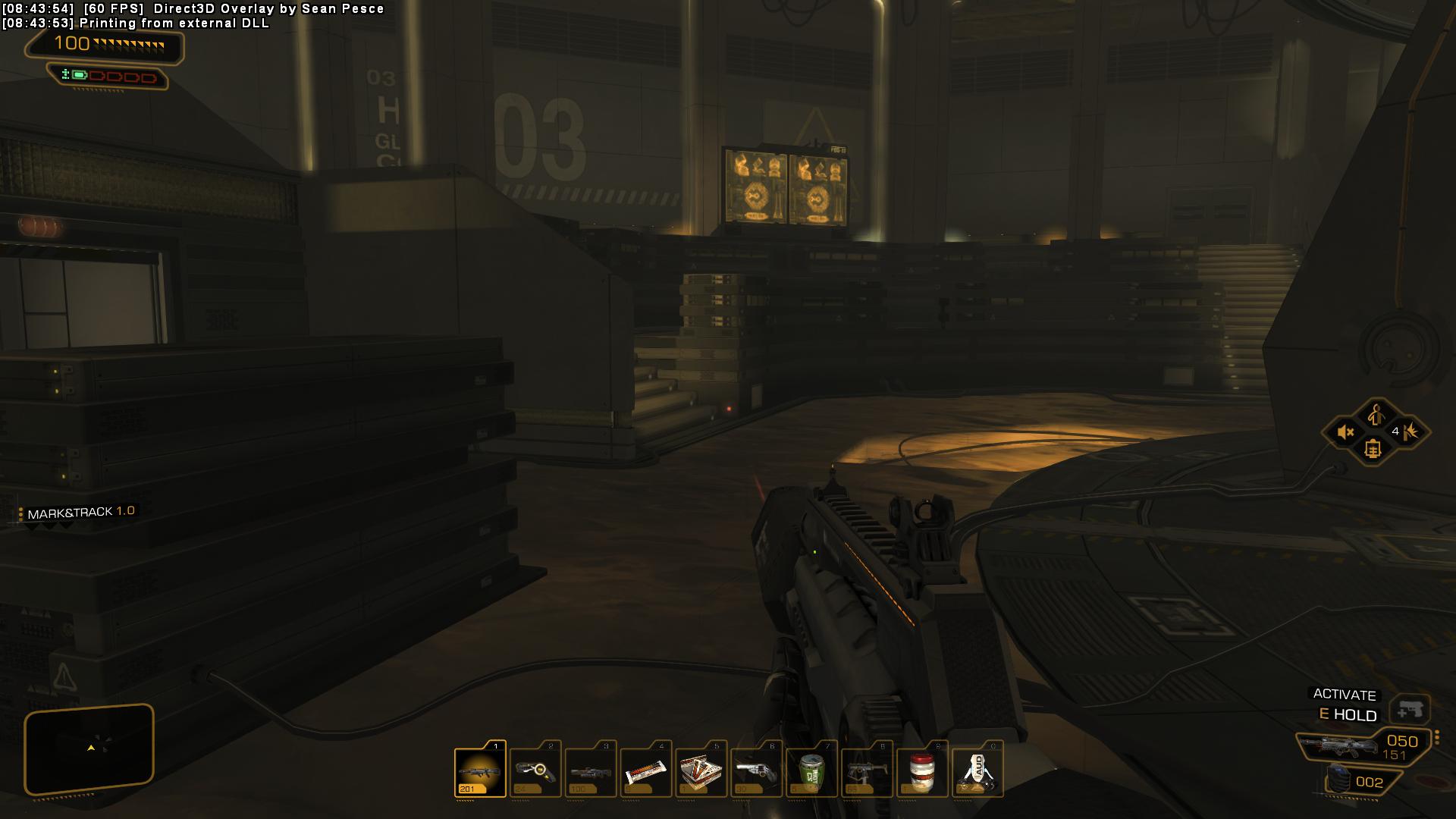
Task: Activate the bottom augmentation diamond icon
Action: (x=1373, y=450)
